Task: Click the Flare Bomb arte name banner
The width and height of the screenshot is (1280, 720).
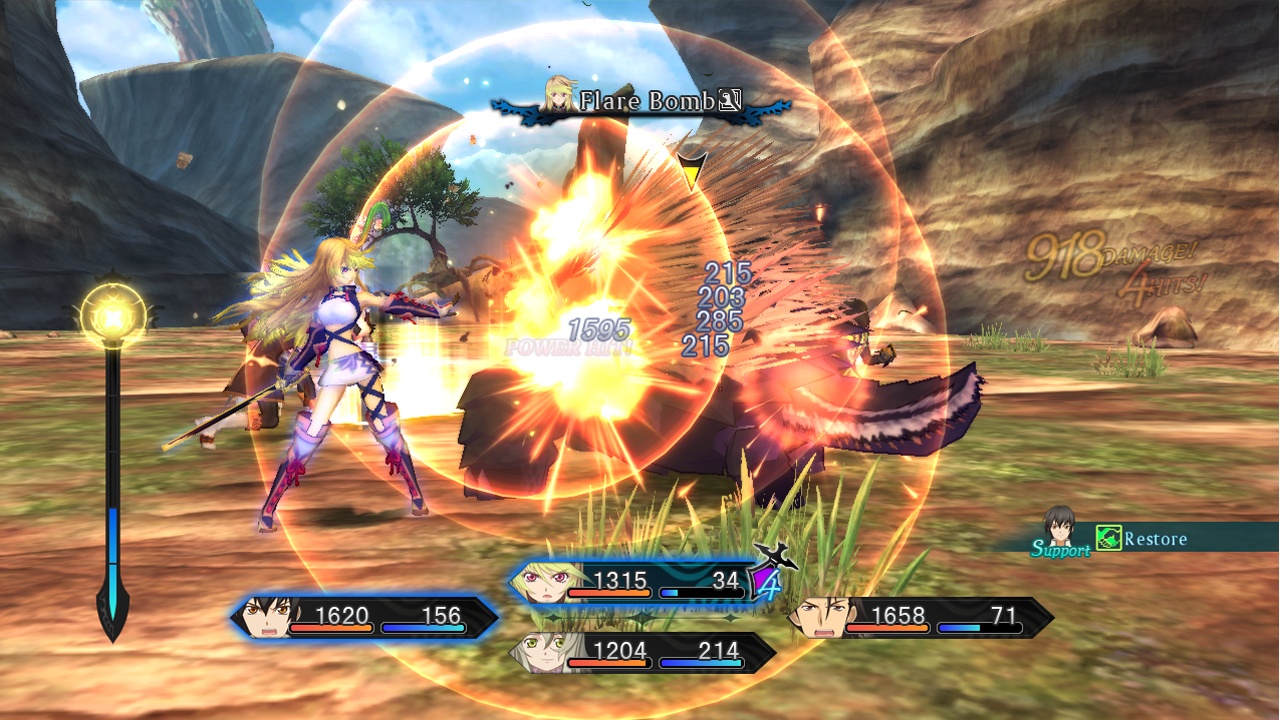Action: pos(645,101)
